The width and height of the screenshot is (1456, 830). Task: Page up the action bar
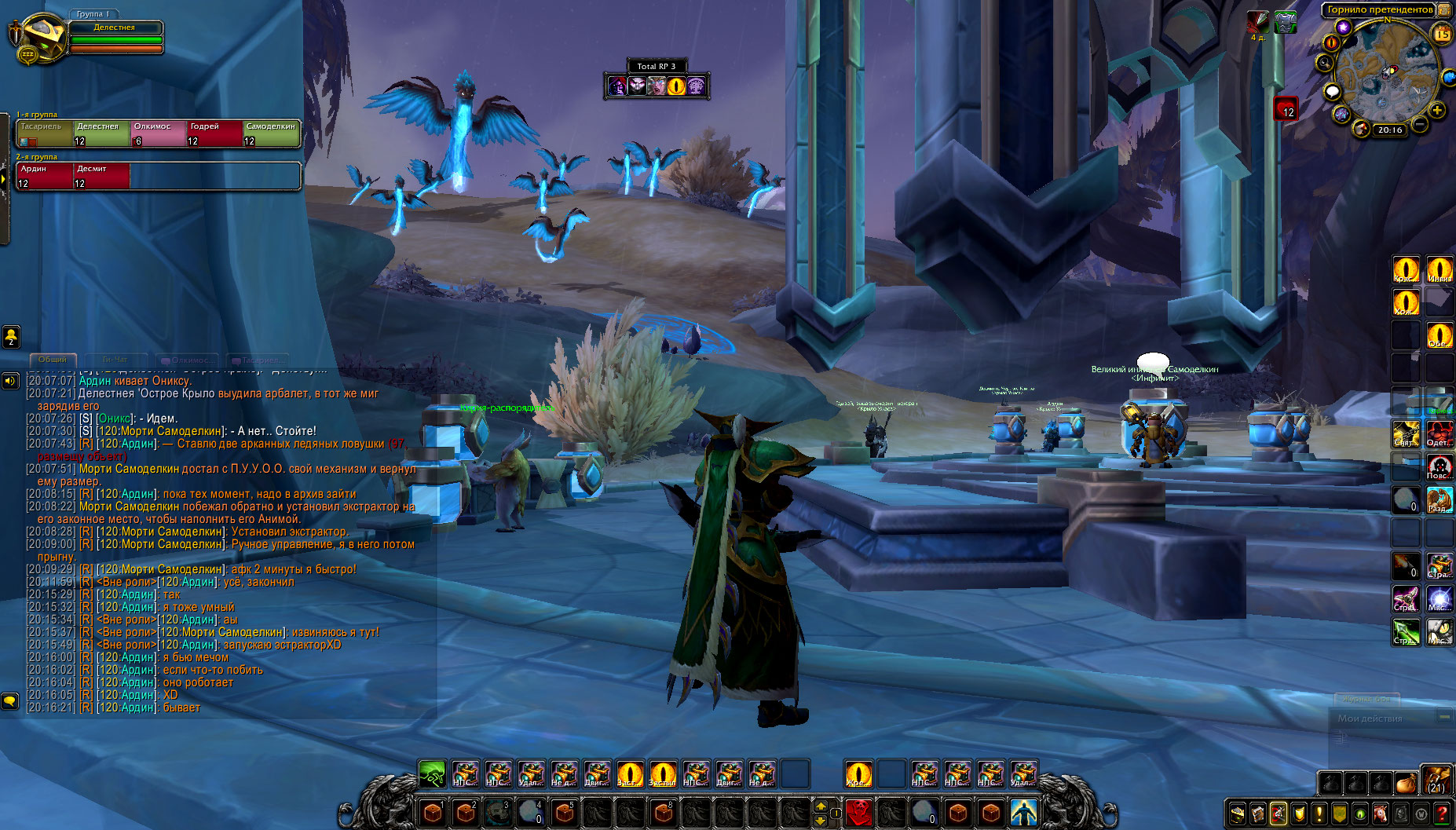(x=821, y=806)
